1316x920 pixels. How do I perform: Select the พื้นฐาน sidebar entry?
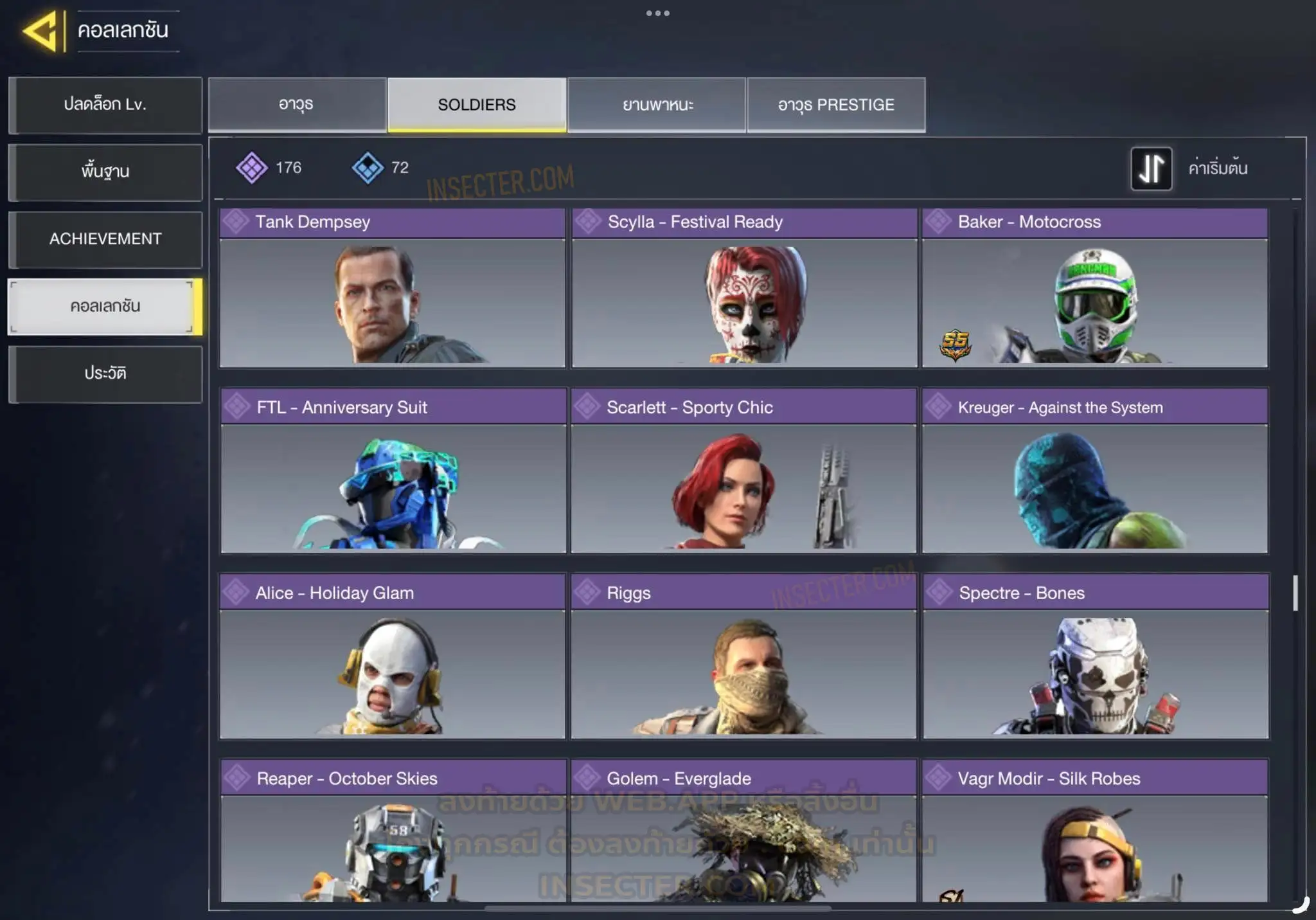[x=105, y=172]
